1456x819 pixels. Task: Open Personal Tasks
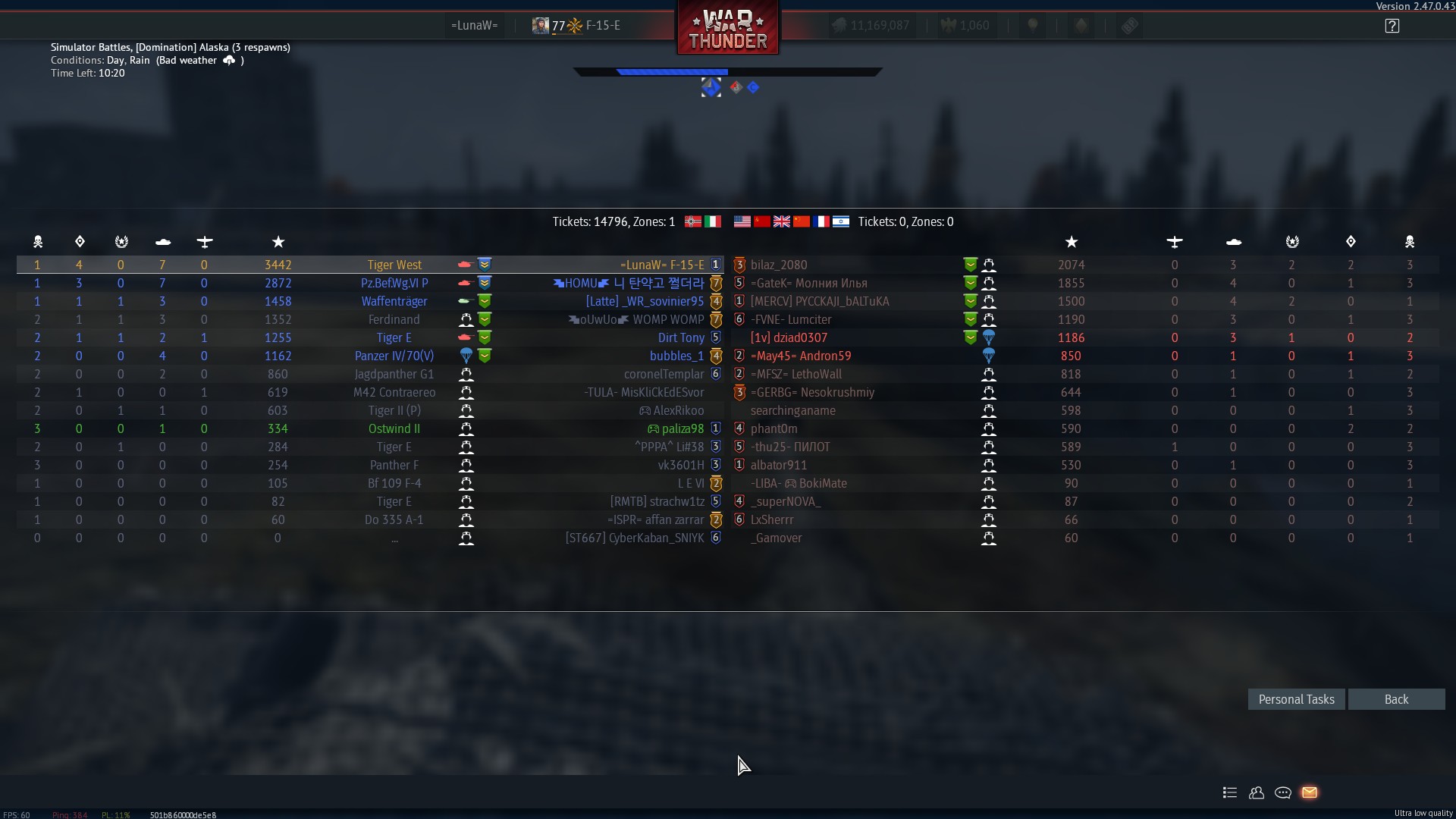pos(1296,699)
